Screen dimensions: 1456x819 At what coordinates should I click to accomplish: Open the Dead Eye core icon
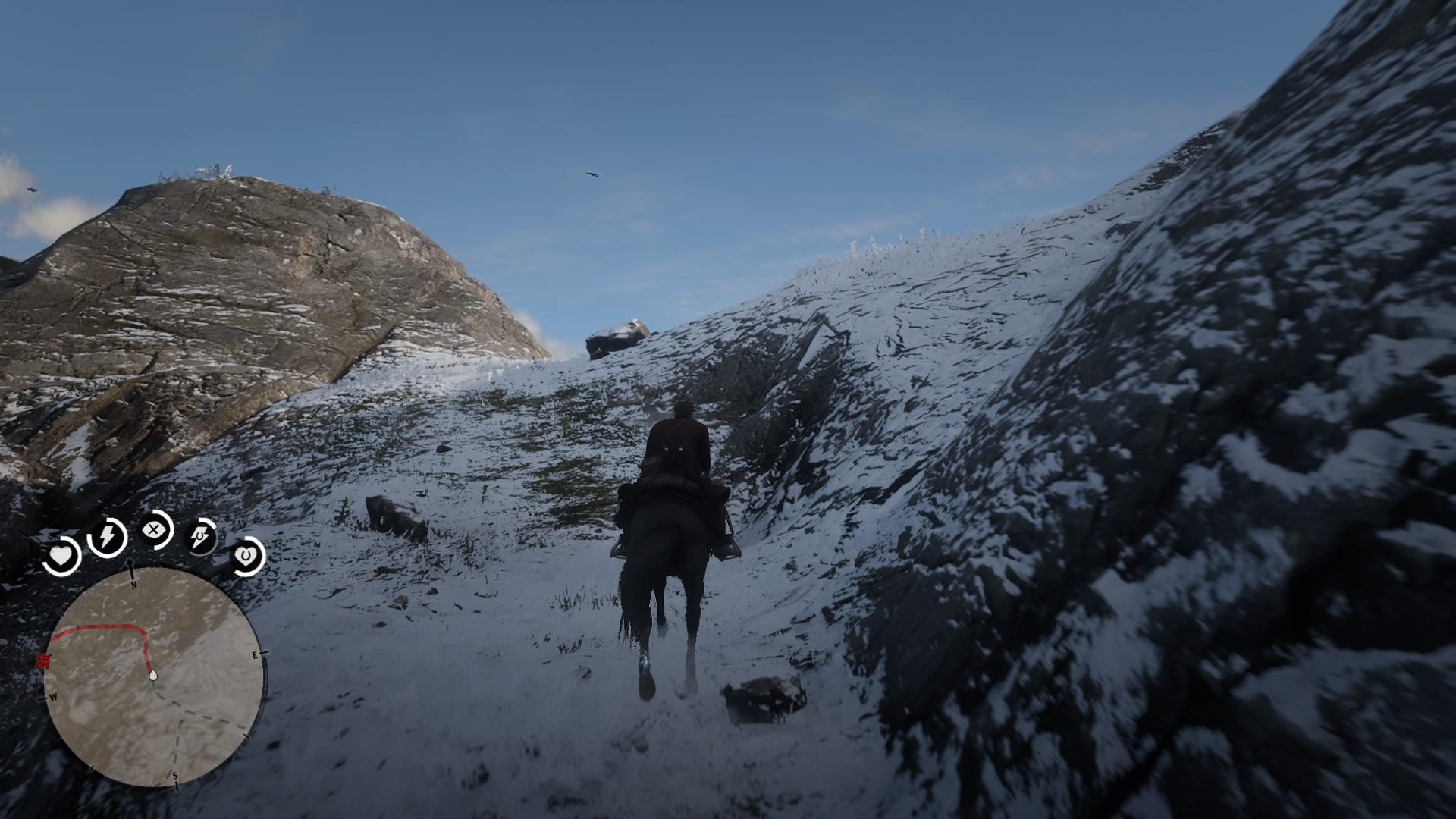[x=154, y=530]
